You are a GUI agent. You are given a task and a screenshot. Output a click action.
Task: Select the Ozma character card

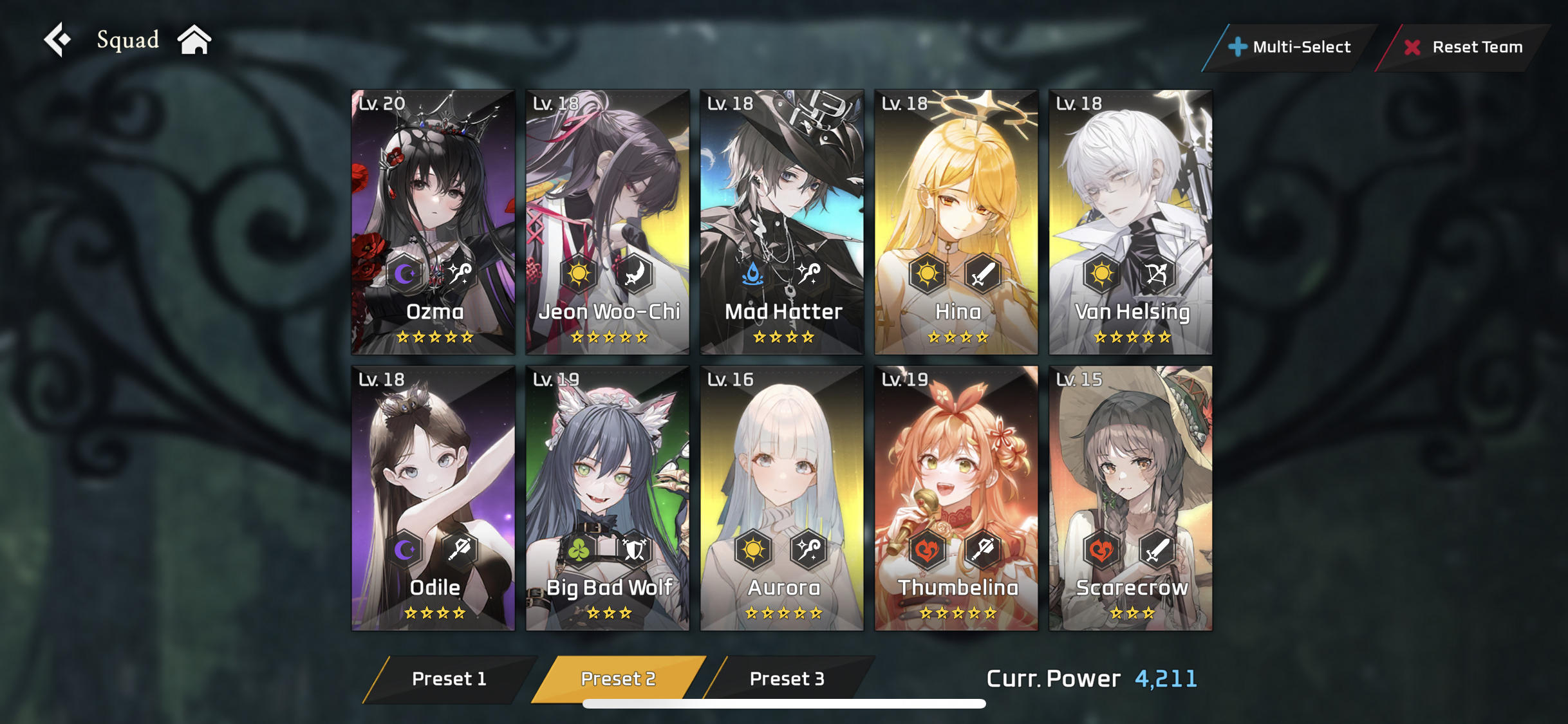coord(433,222)
